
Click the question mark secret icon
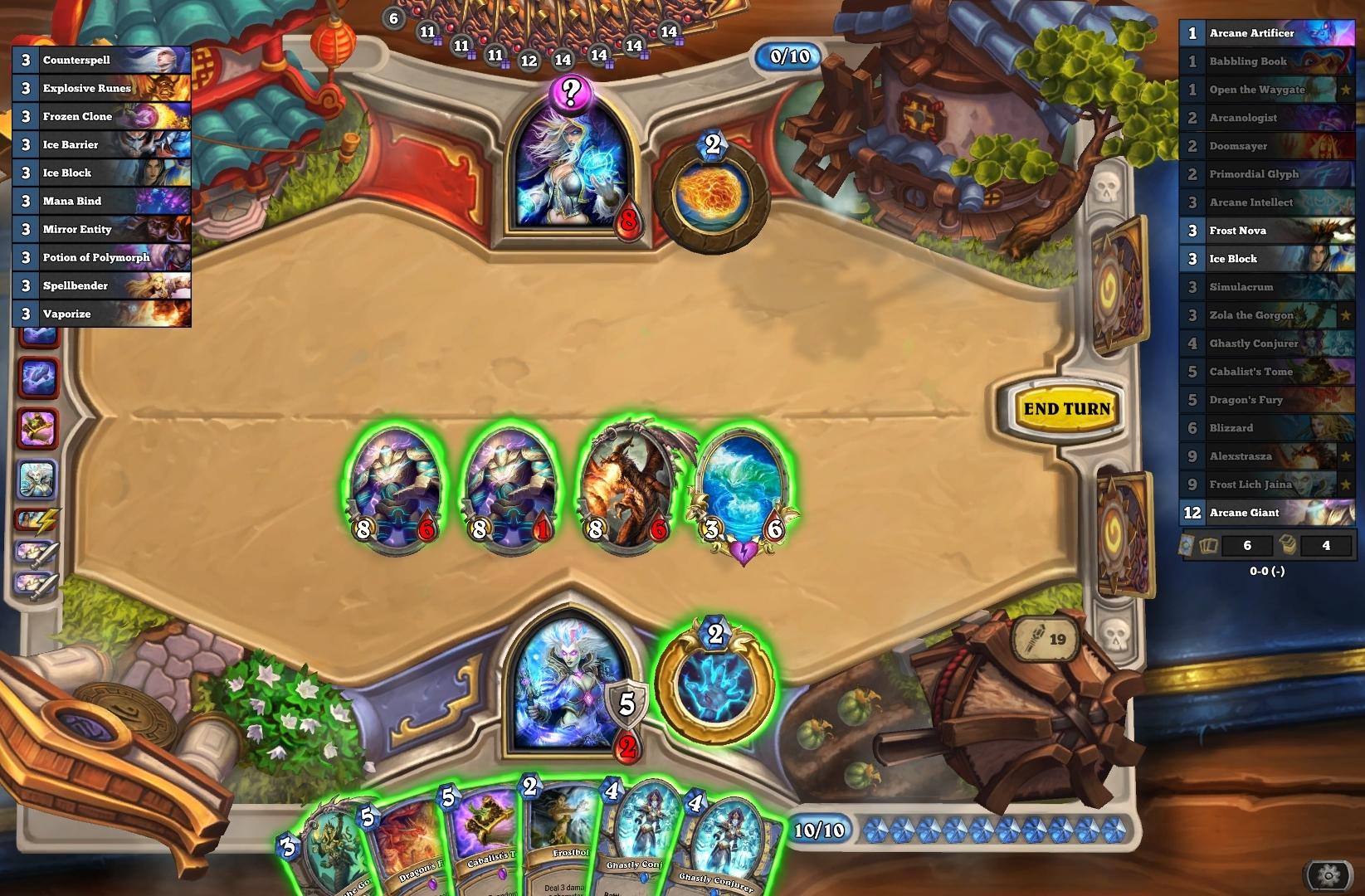[570, 92]
